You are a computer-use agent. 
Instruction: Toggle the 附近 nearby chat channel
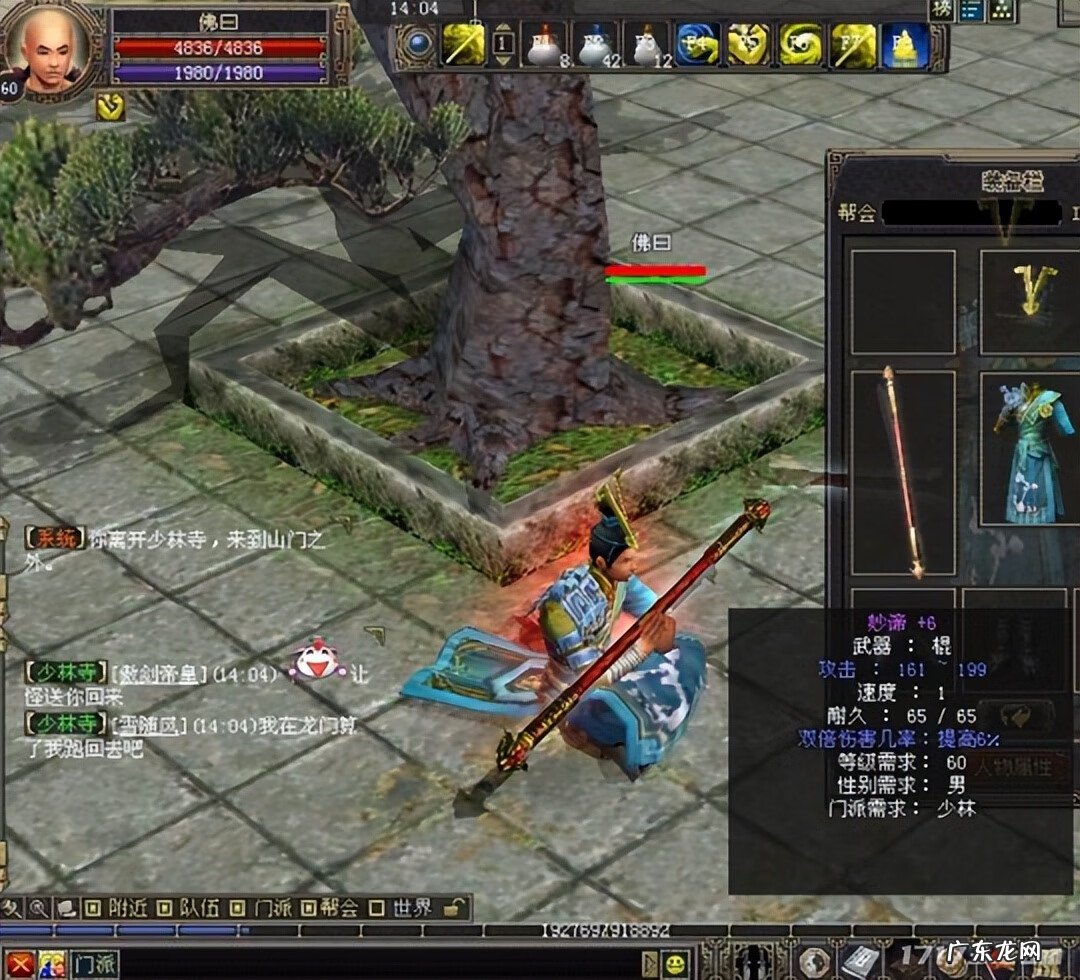point(118,908)
